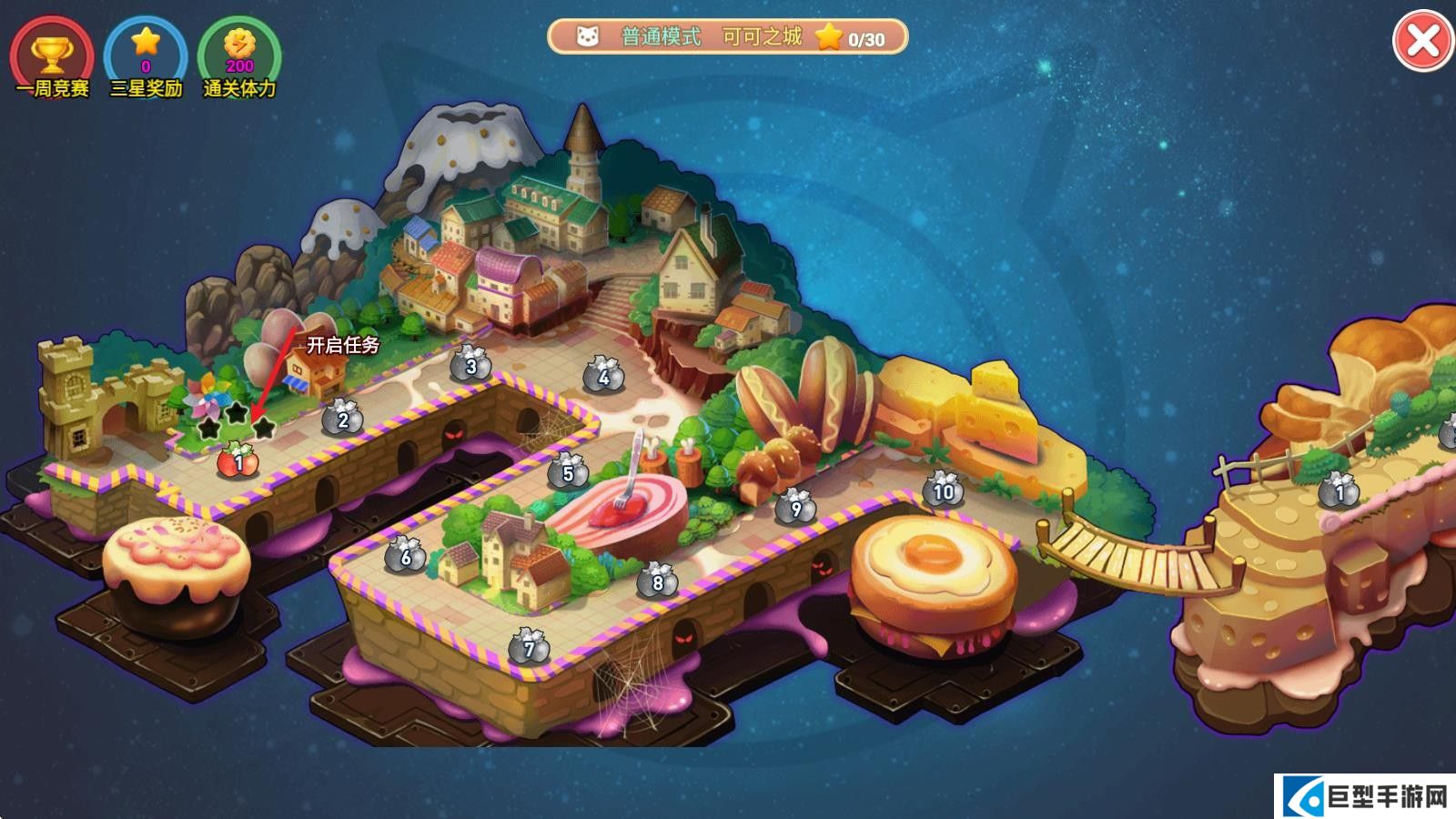Select level 10 node near the bridge
The width and height of the screenshot is (1456, 819).
click(x=943, y=490)
